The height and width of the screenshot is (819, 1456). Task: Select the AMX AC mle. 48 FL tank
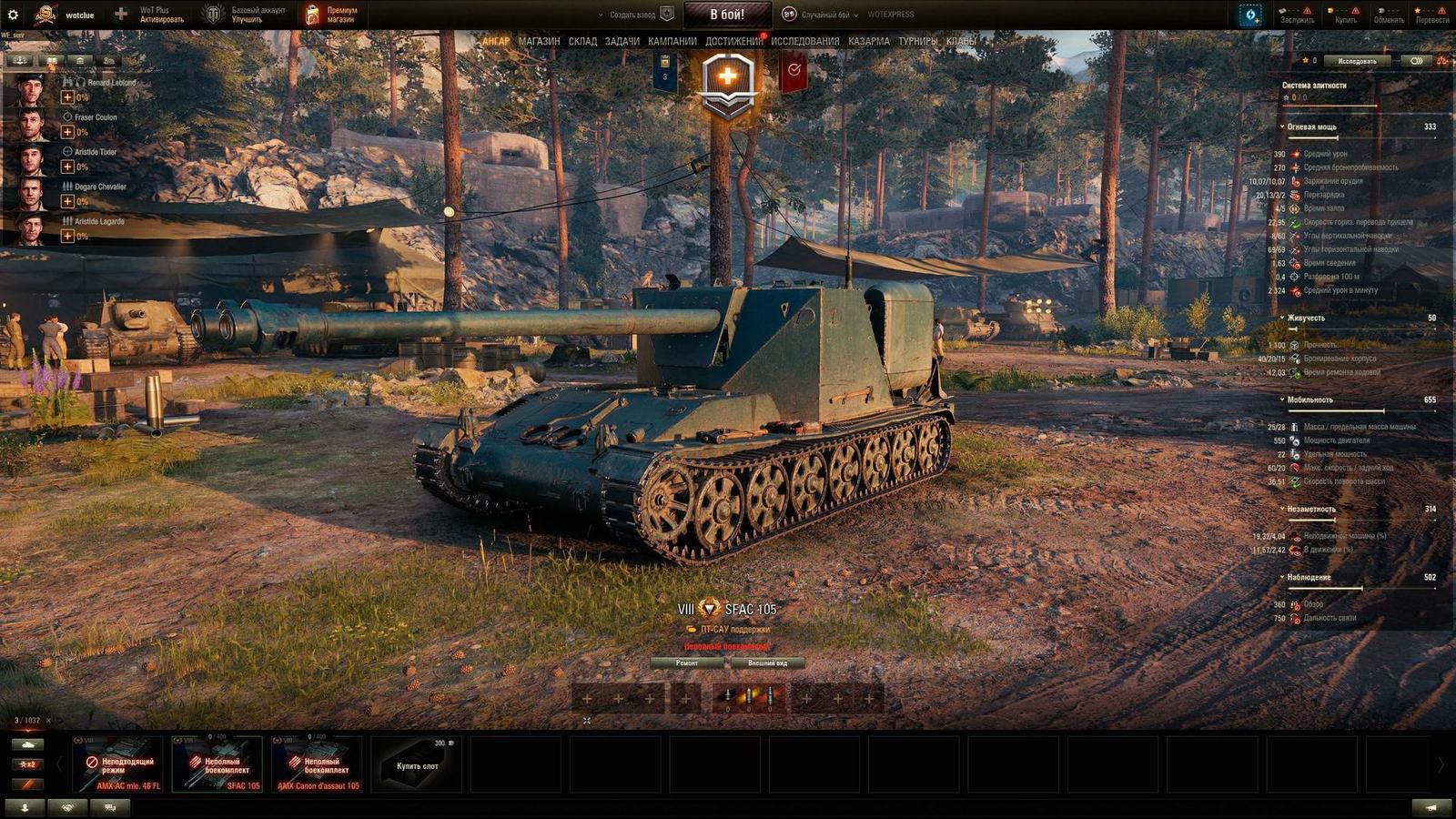[x=120, y=764]
